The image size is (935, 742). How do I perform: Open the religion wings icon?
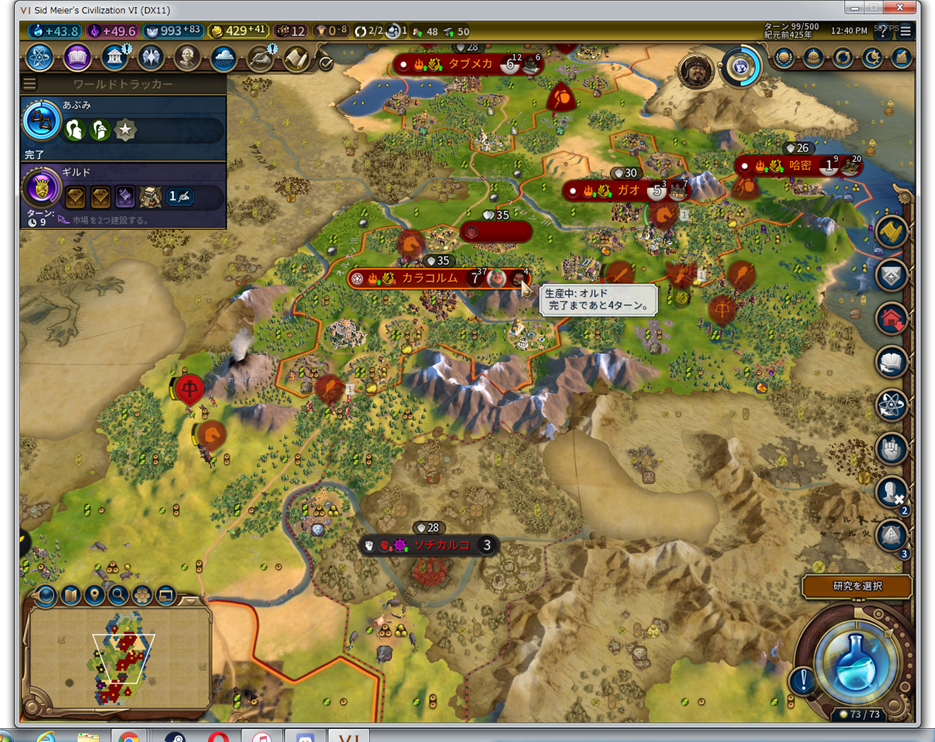click(151, 57)
